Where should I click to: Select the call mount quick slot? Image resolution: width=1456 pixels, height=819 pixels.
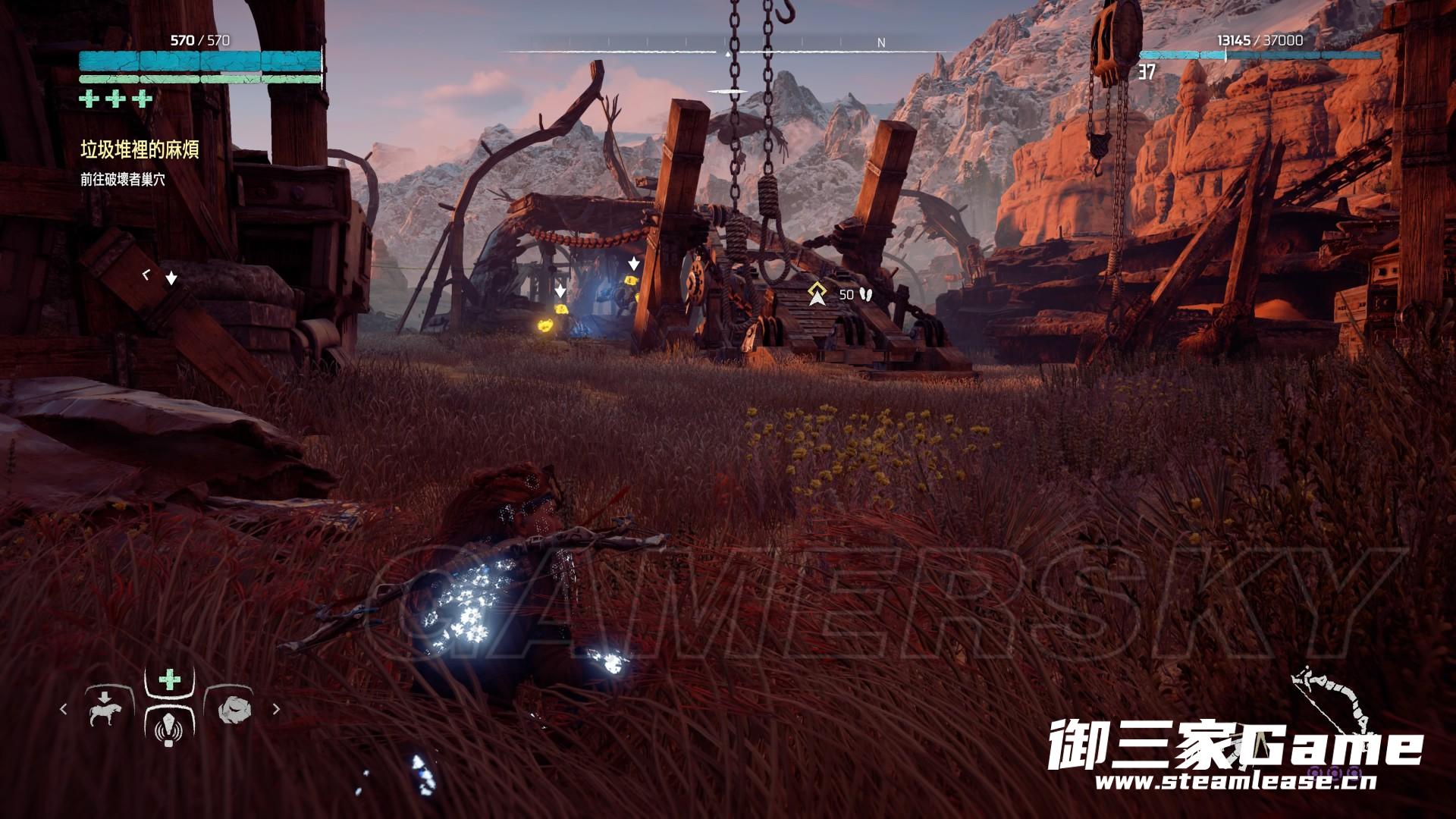pos(106,710)
